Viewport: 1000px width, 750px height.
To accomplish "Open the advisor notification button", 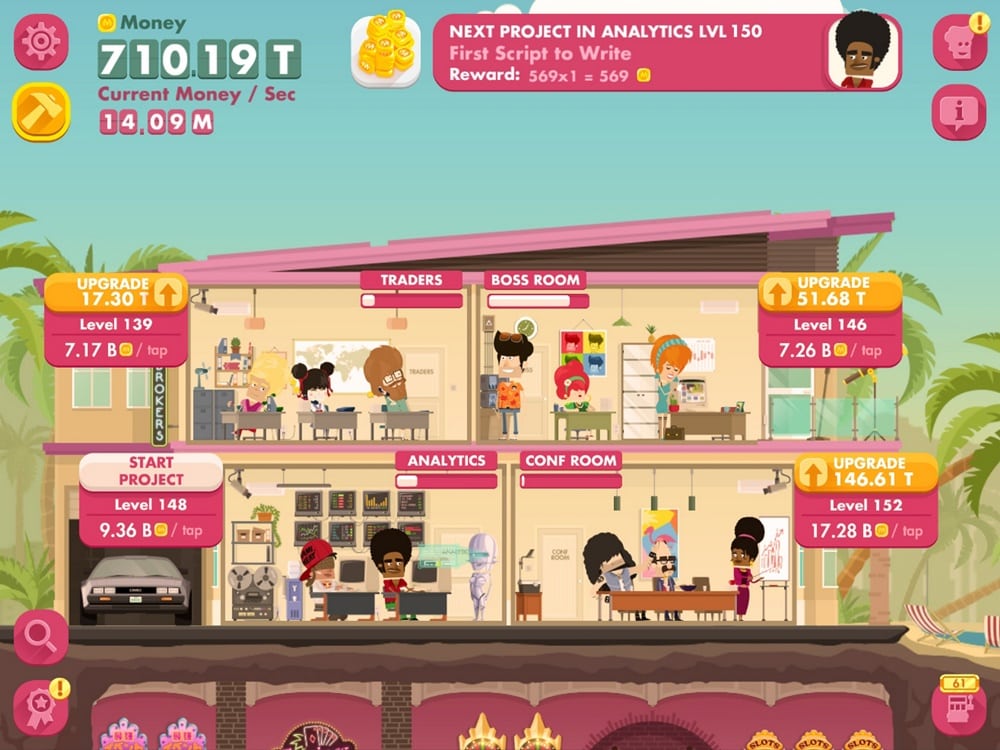I will [959, 42].
